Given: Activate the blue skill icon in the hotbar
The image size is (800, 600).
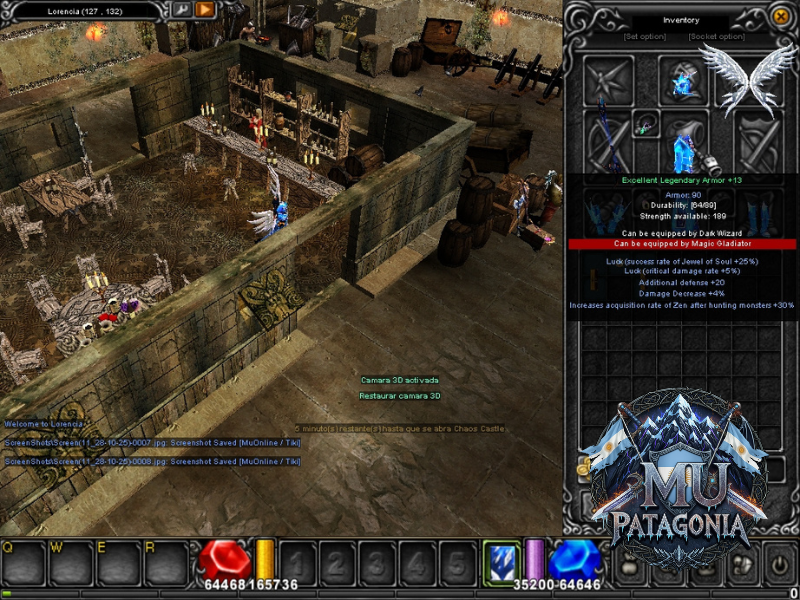Looking at the screenshot, I should [x=501, y=562].
